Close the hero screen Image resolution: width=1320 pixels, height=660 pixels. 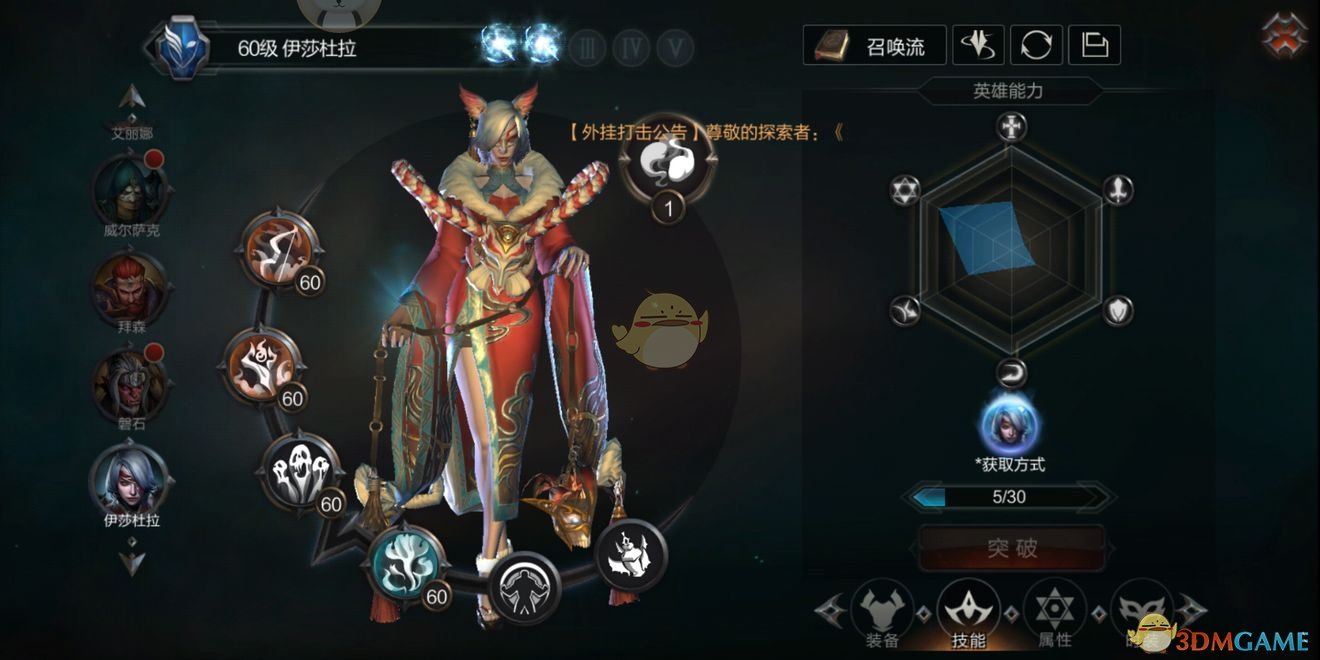1287,36
